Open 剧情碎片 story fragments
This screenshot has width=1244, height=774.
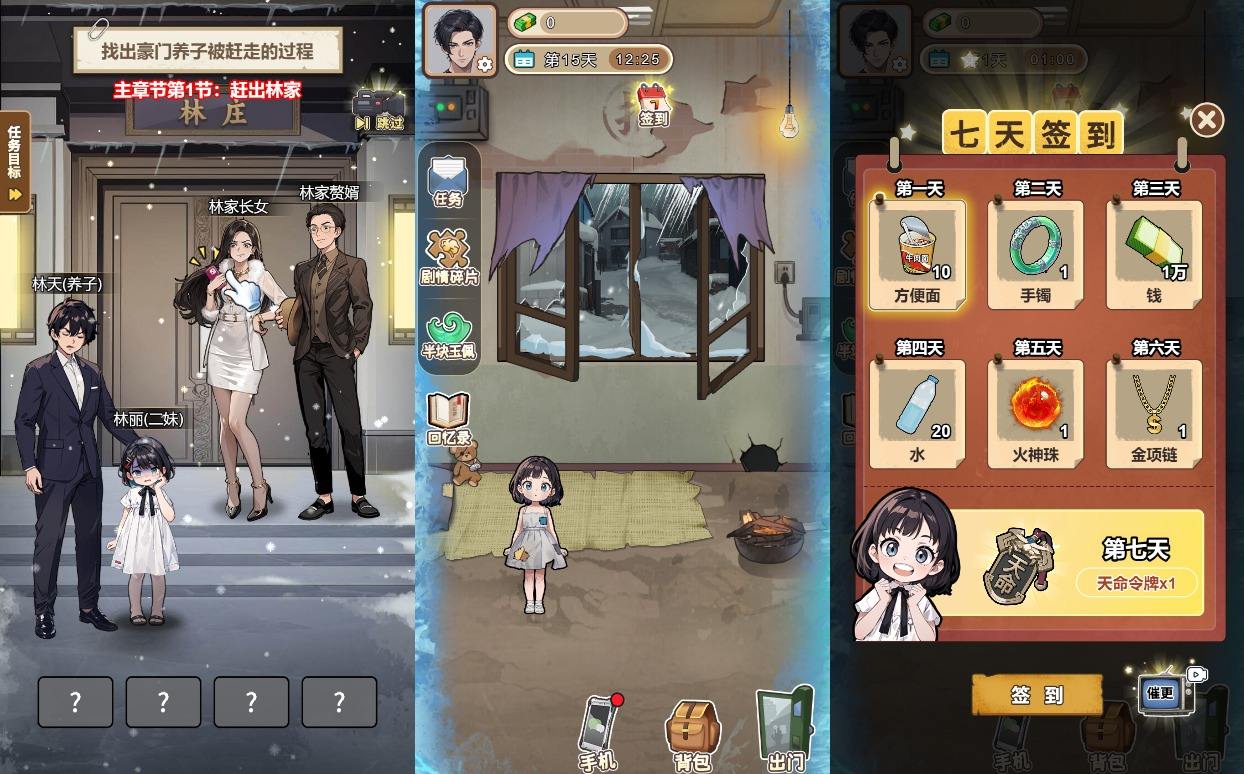pos(448,258)
